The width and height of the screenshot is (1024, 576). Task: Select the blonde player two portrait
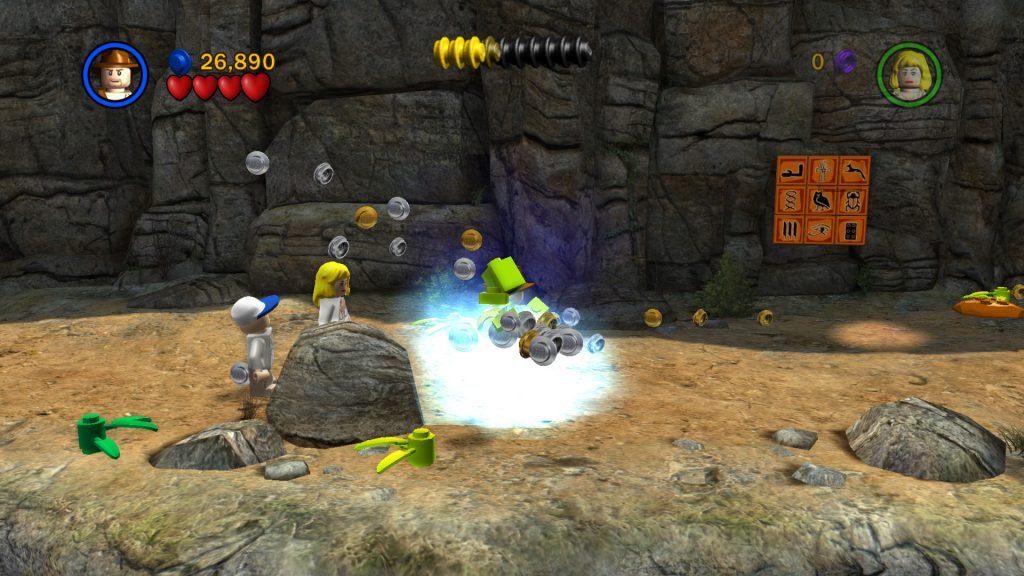(909, 74)
